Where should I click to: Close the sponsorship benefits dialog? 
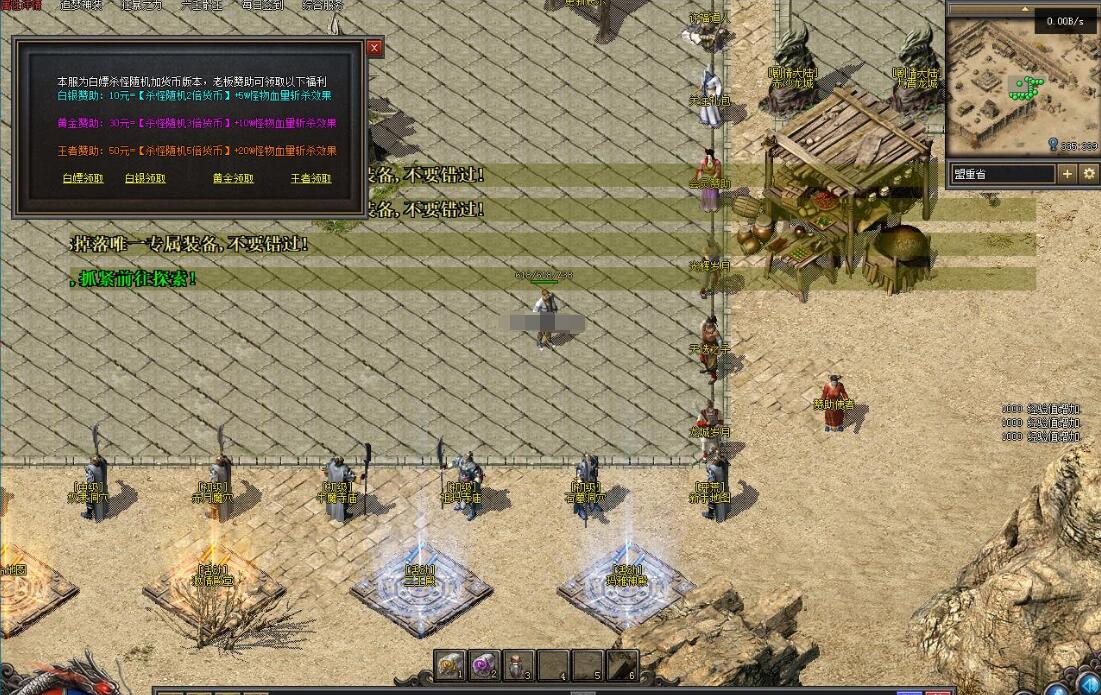pos(375,48)
